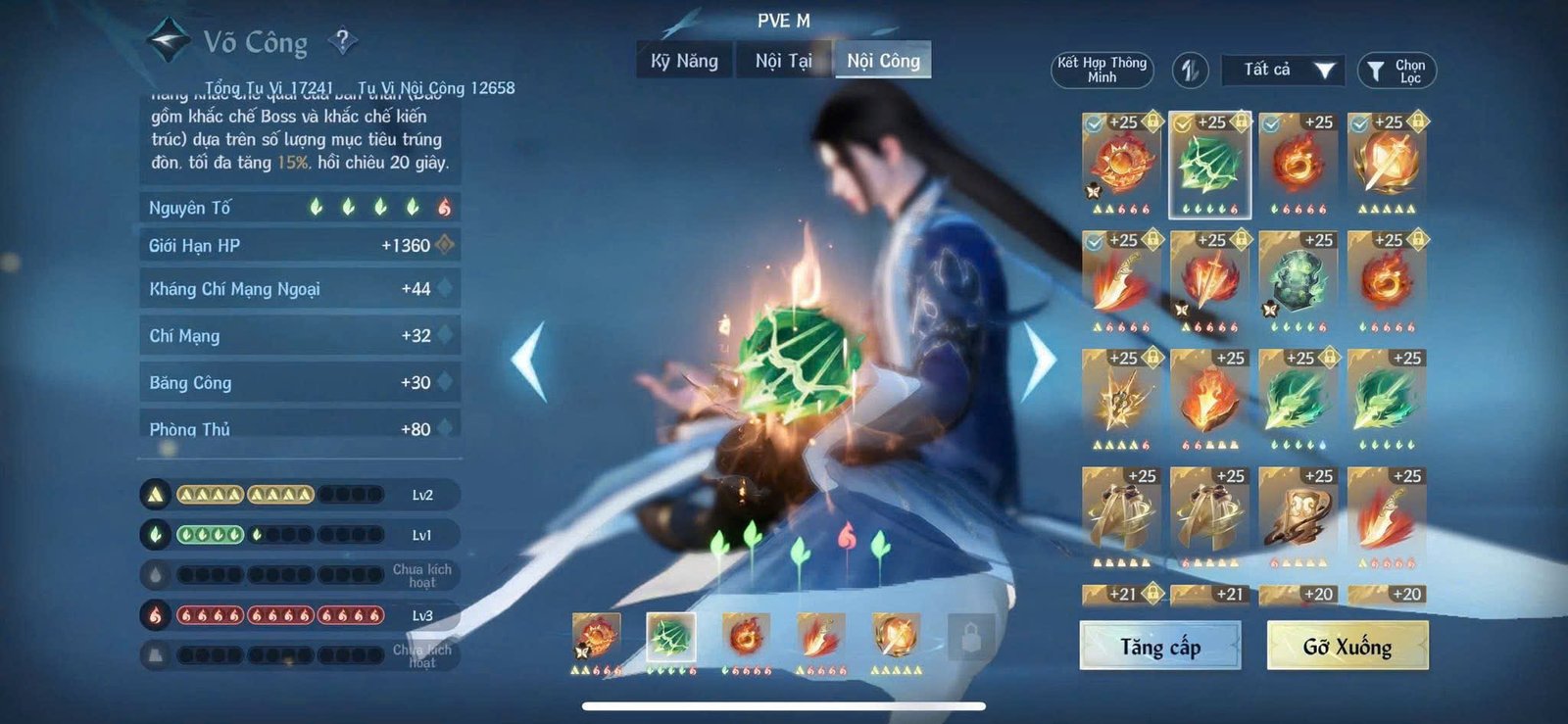Click the back arrow beside Võ Công
The image size is (1568, 724).
167,41
